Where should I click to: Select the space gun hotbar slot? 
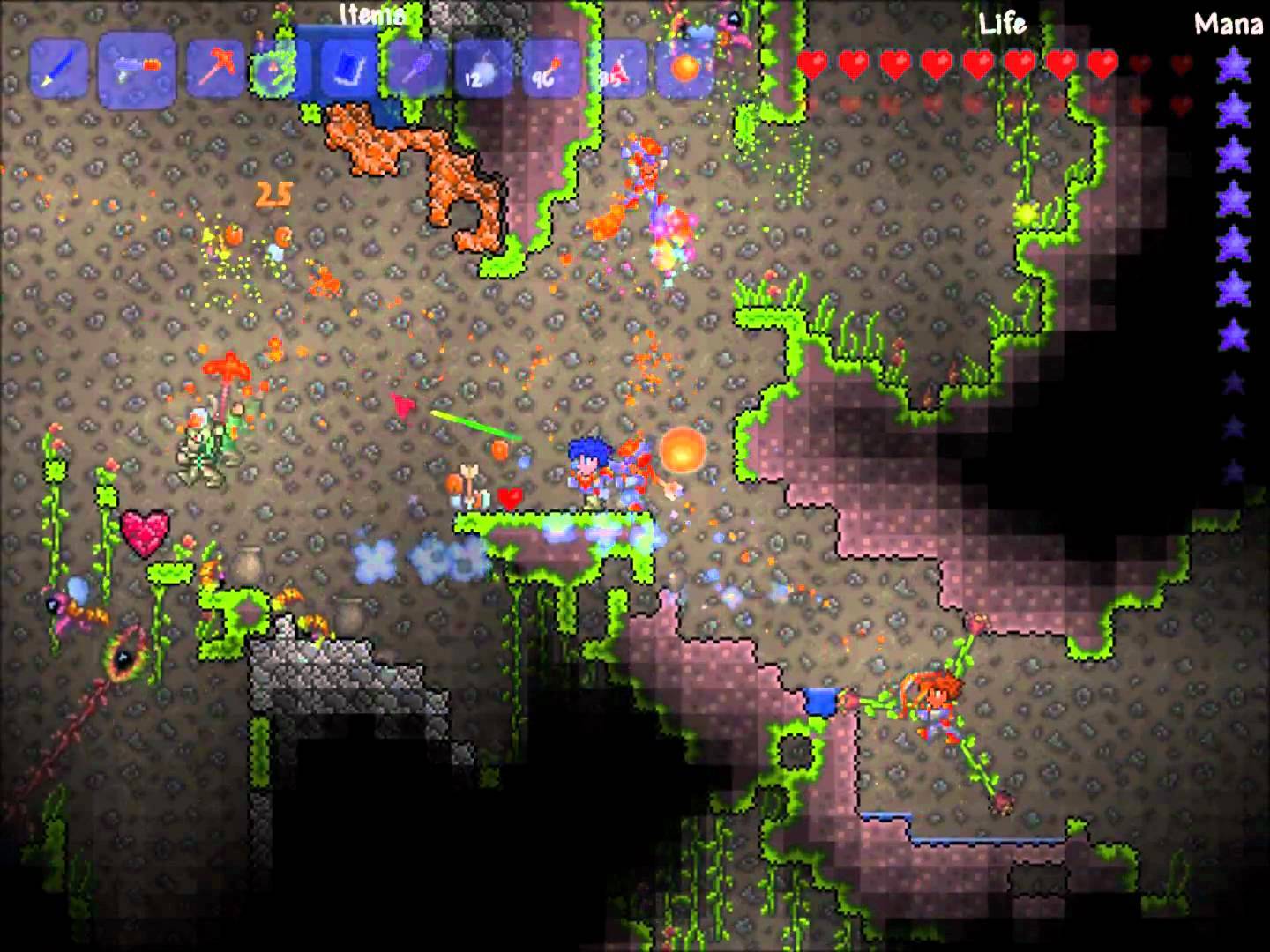pyautogui.click(x=136, y=69)
